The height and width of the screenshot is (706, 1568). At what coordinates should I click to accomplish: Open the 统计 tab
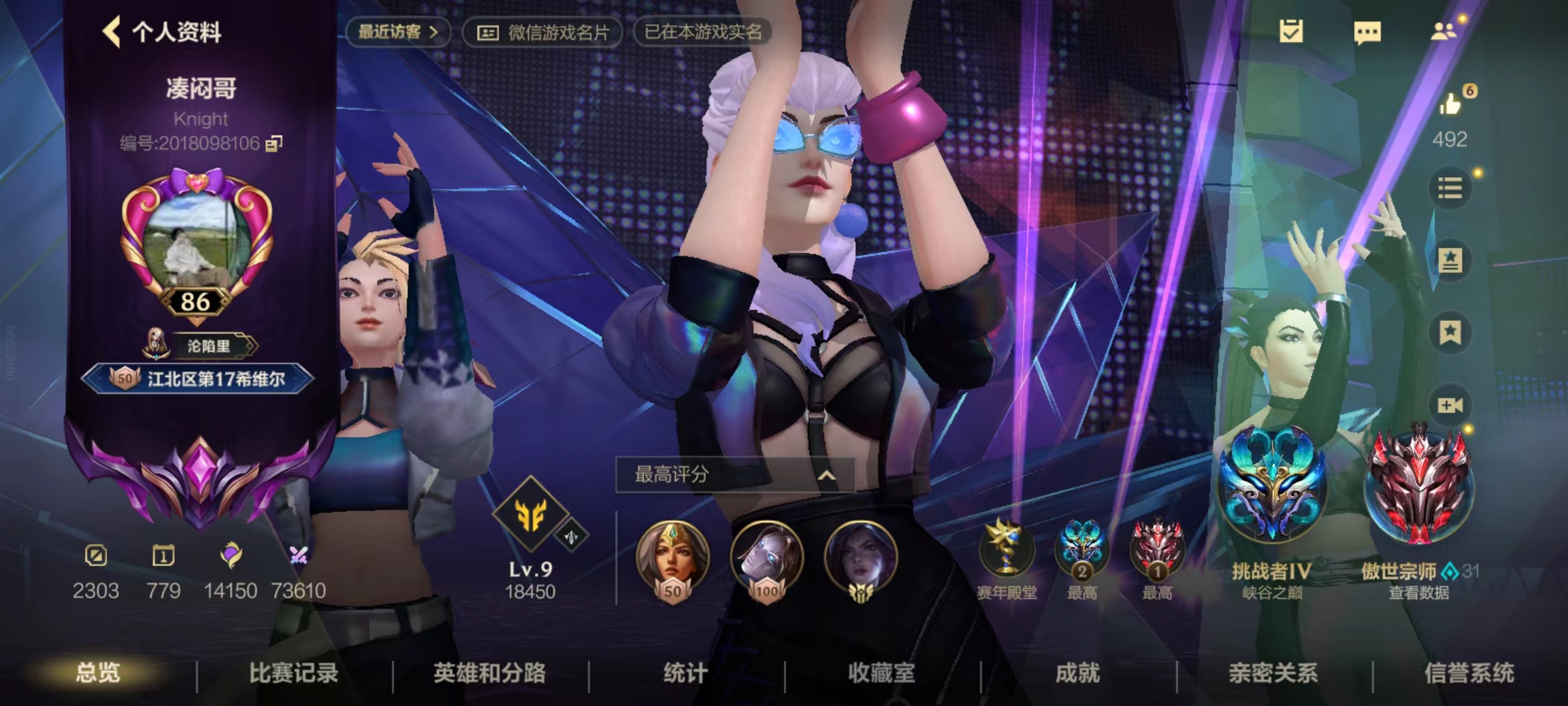[x=685, y=673]
